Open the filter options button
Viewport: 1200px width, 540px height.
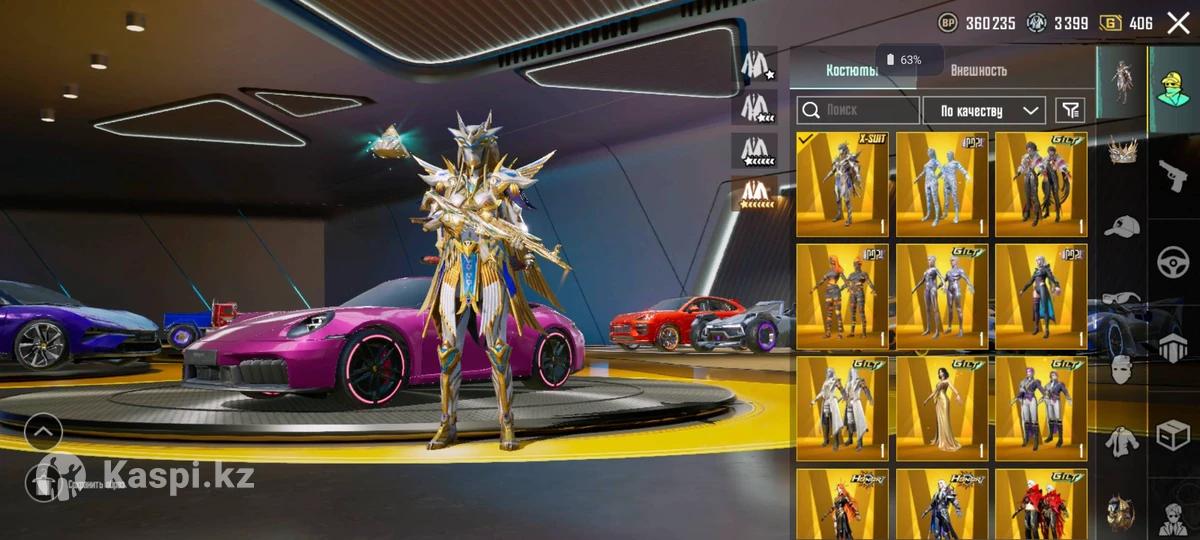(1070, 110)
